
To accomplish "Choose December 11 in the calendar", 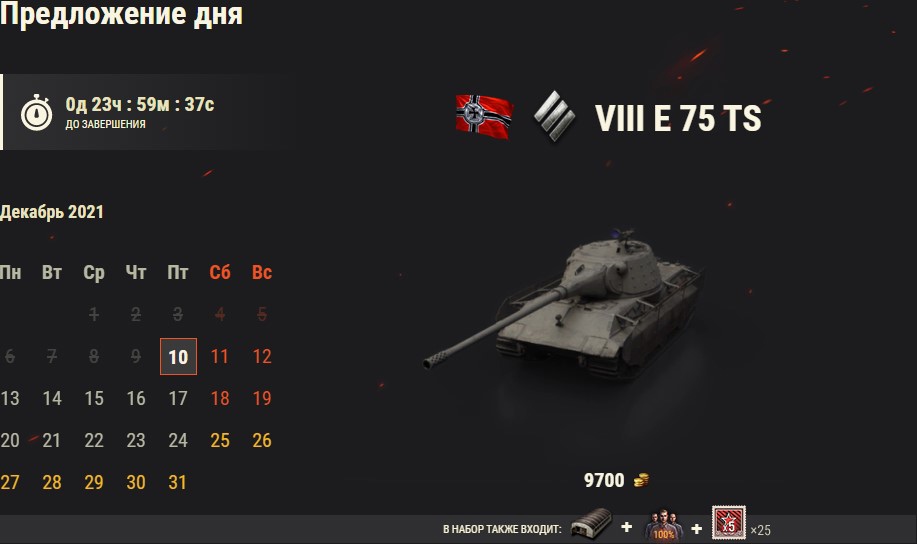I will point(220,357).
